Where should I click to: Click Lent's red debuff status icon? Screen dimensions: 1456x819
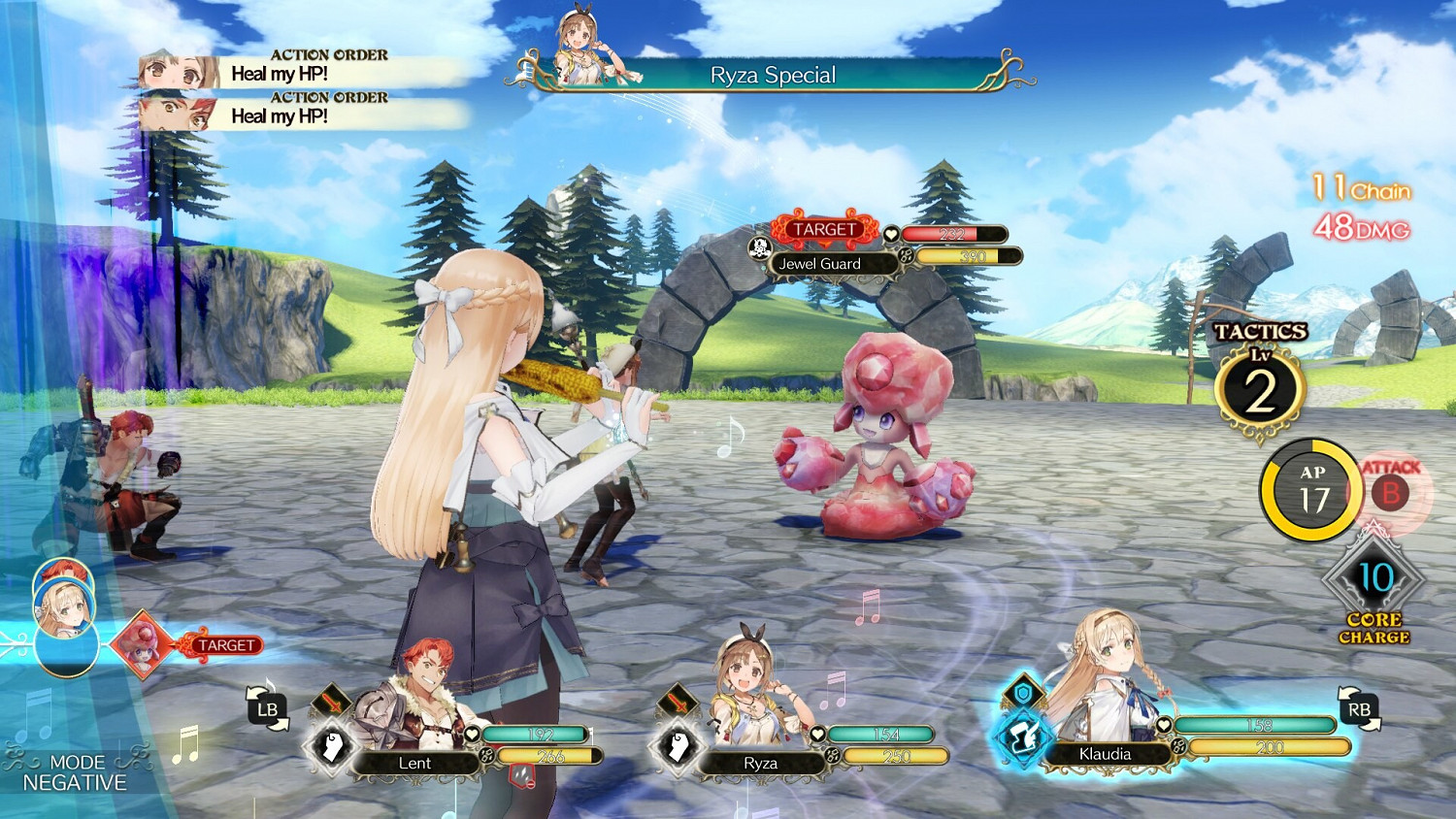pos(521,771)
